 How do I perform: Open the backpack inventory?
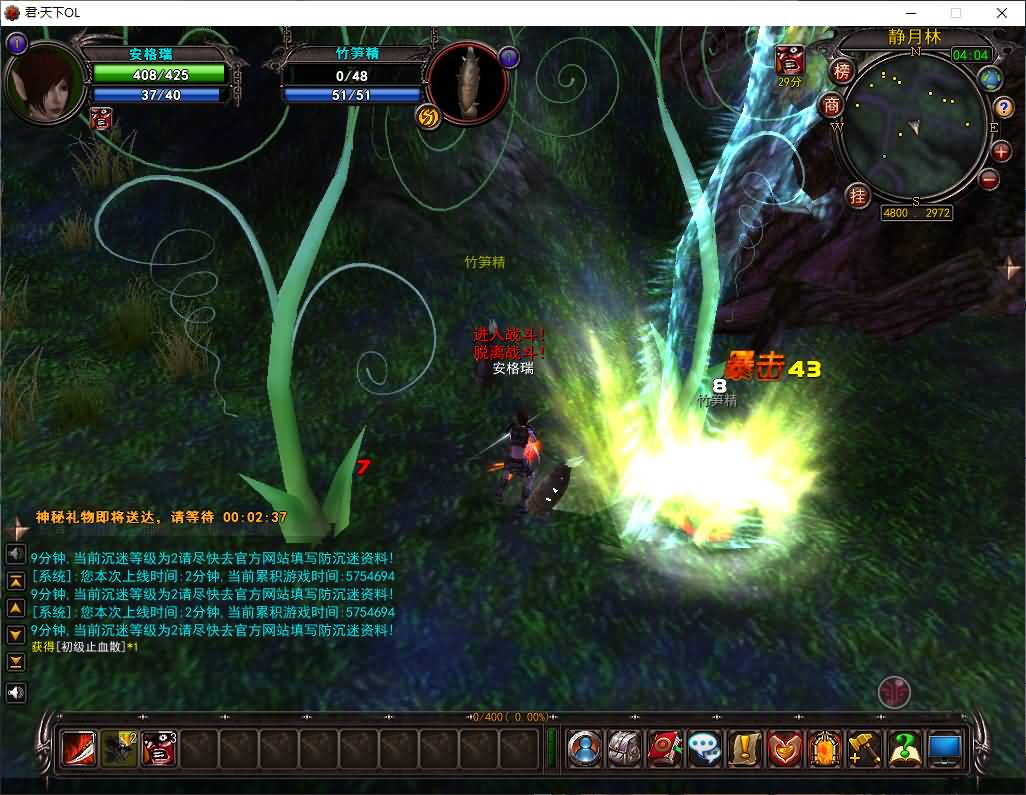point(625,748)
